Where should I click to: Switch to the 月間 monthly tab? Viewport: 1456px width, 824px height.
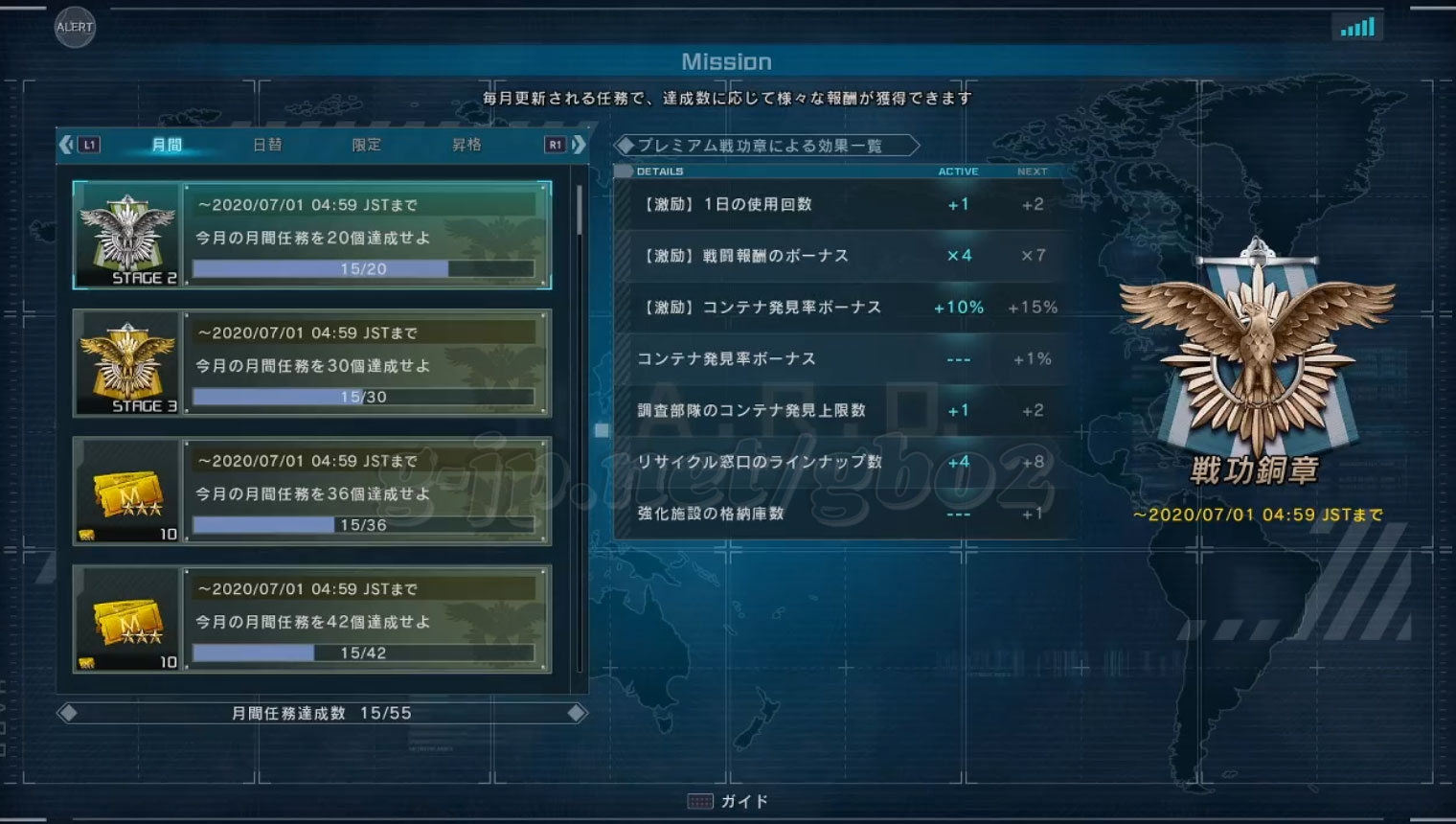[167, 145]
